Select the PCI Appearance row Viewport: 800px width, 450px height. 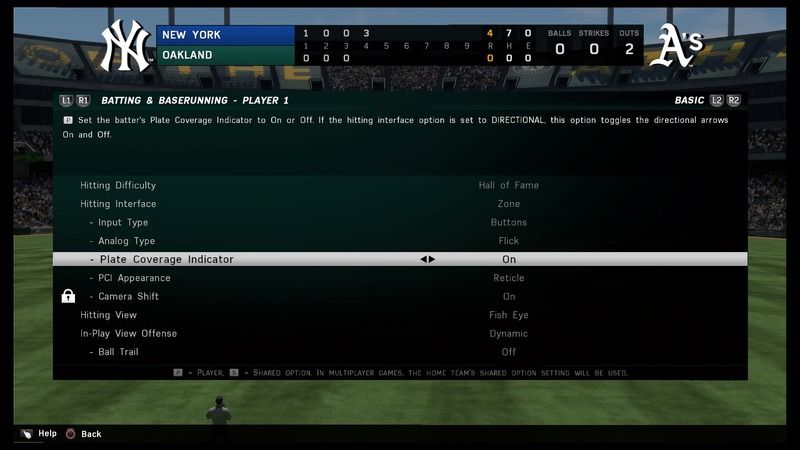[x=134, y=278]
